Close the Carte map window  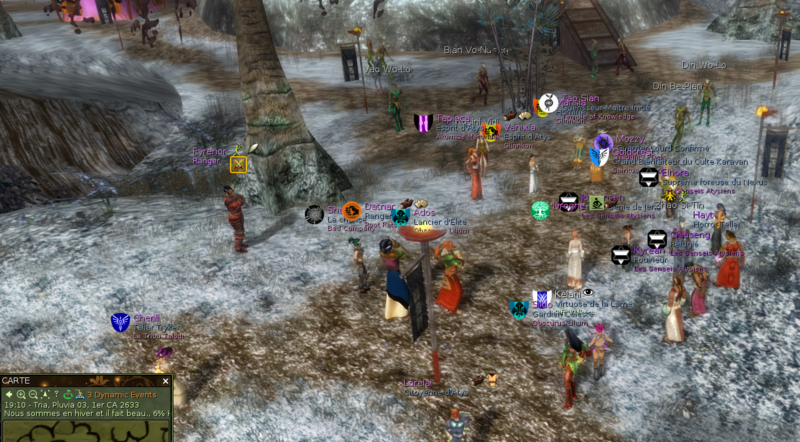(x=165, y=381)
